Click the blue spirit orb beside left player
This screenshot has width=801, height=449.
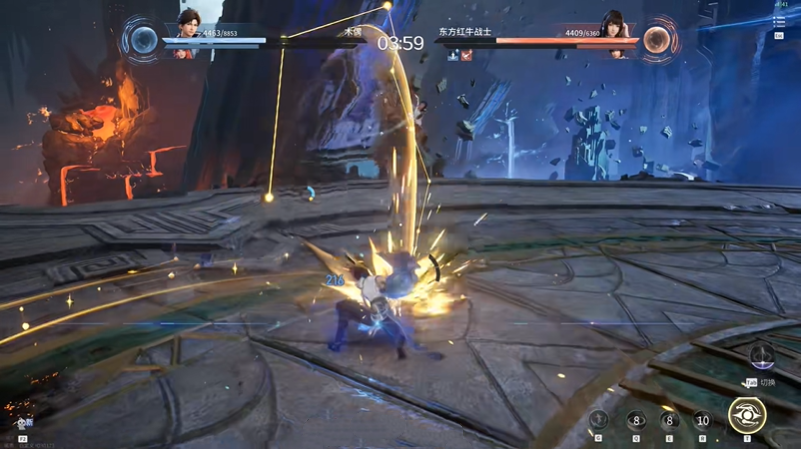[x=144, y=40]
